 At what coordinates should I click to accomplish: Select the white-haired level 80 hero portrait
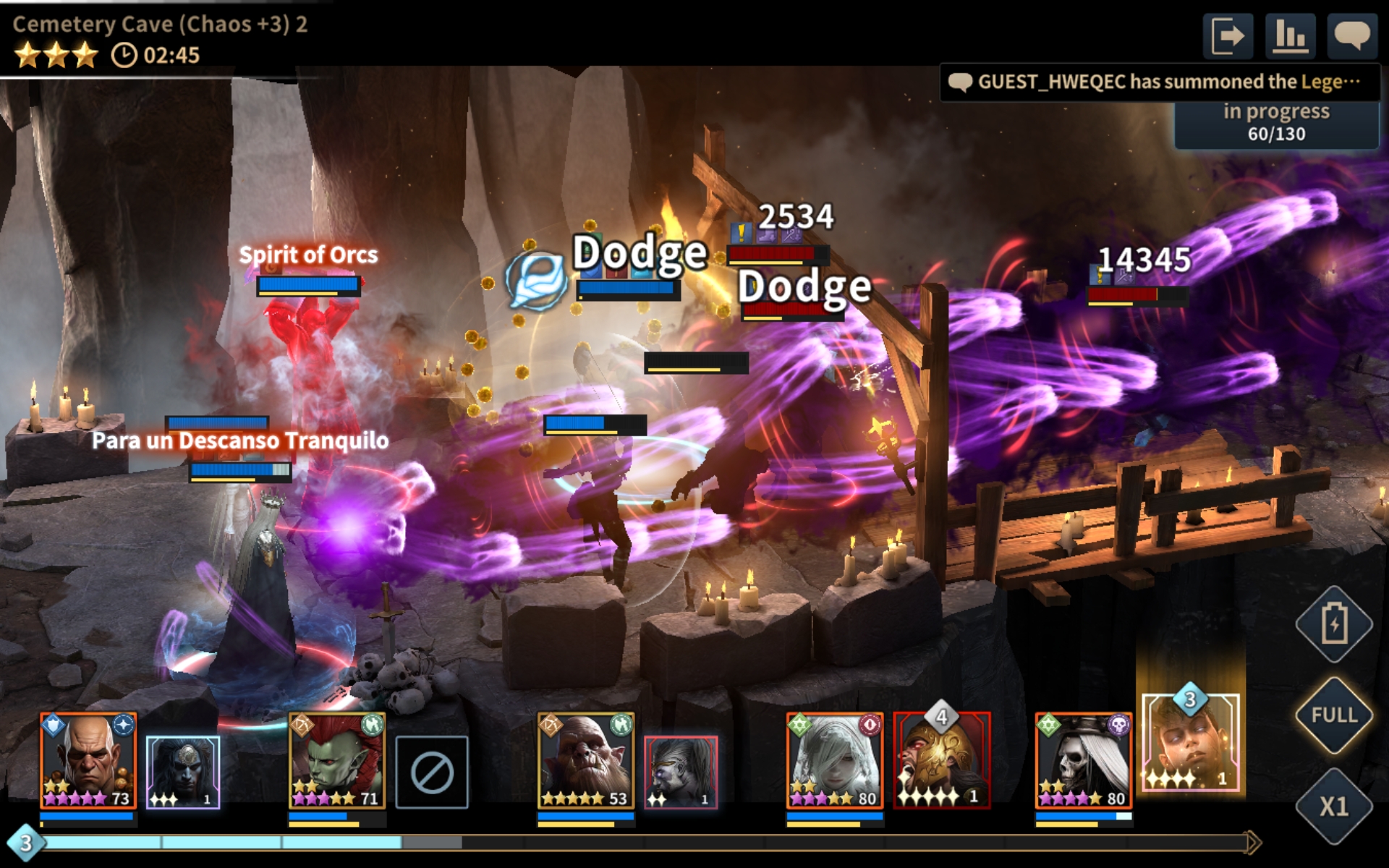point(834,761)
